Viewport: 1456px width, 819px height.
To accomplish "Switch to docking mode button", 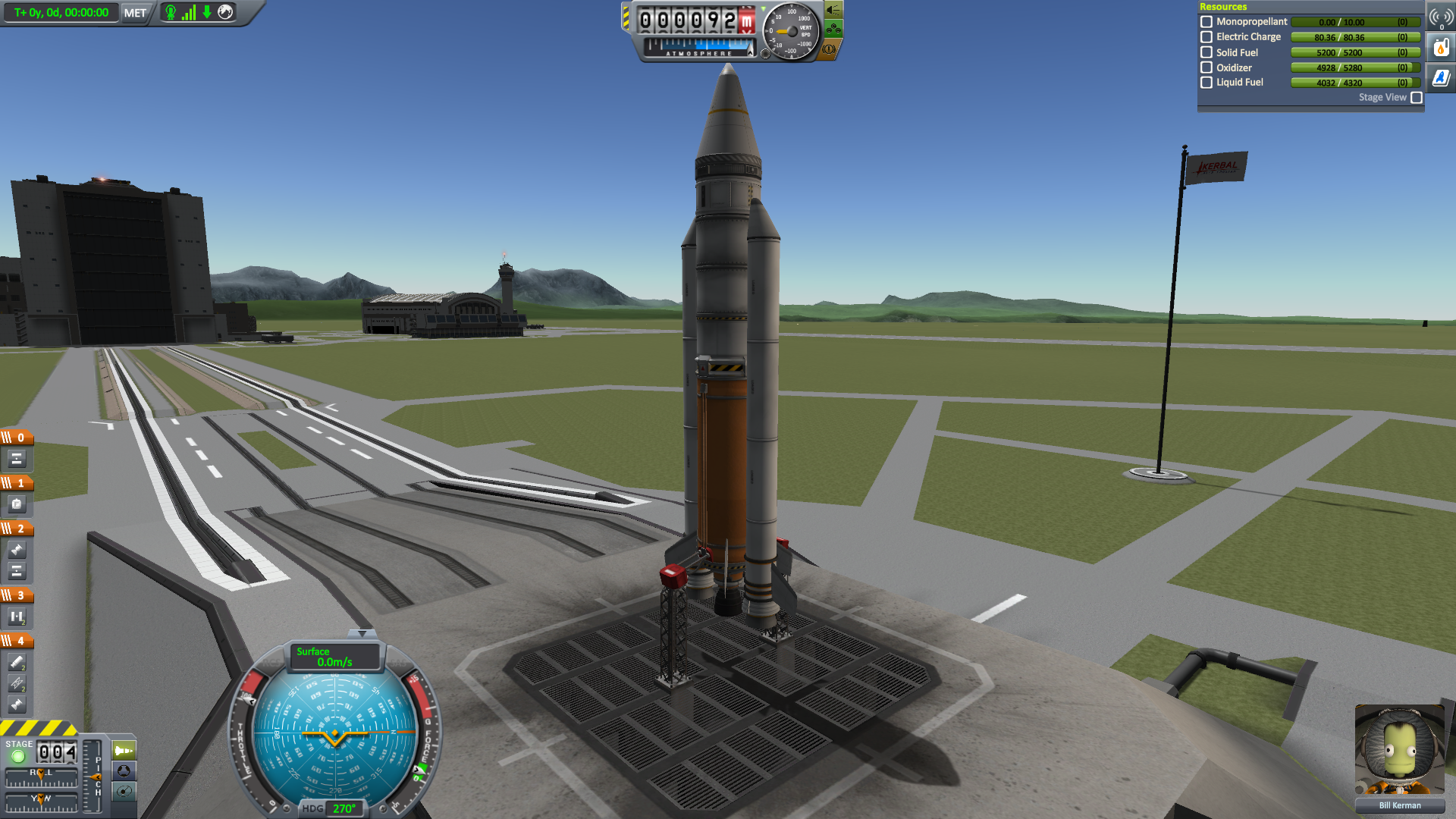I will point(124,771).
